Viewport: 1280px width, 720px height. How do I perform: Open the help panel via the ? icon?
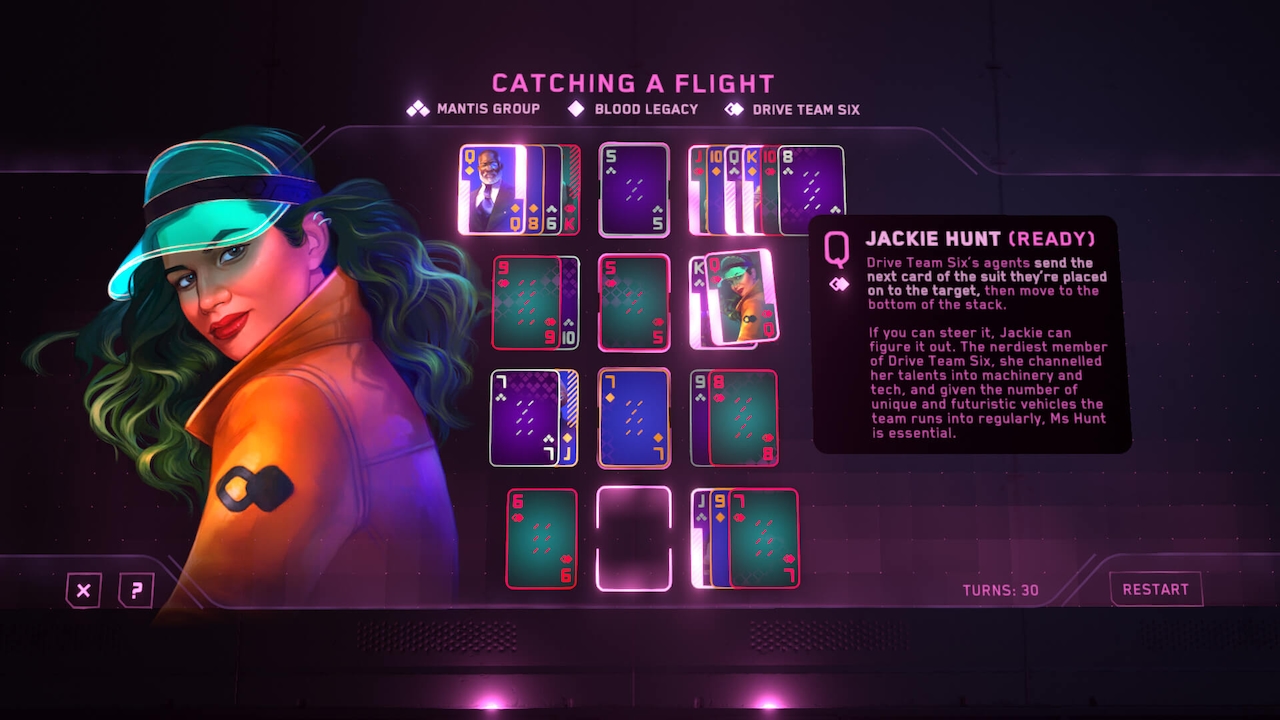[135, 590]
